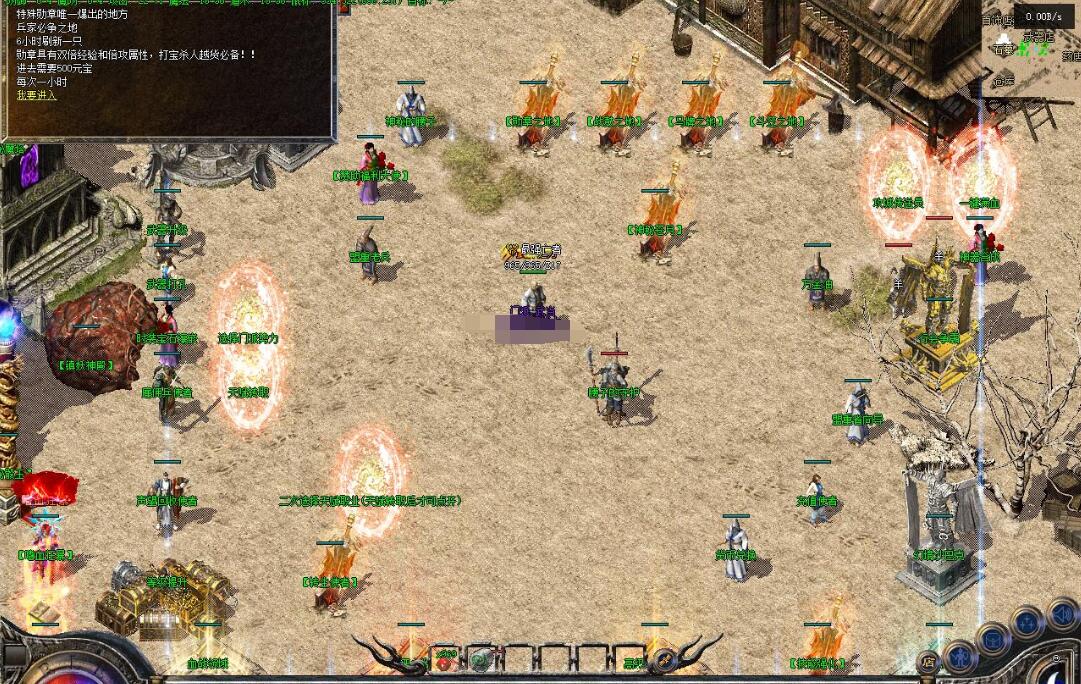This screenshot has width=1081, height=684.
Task: Use the red potion in the hotbar
Action: [444, 659]
